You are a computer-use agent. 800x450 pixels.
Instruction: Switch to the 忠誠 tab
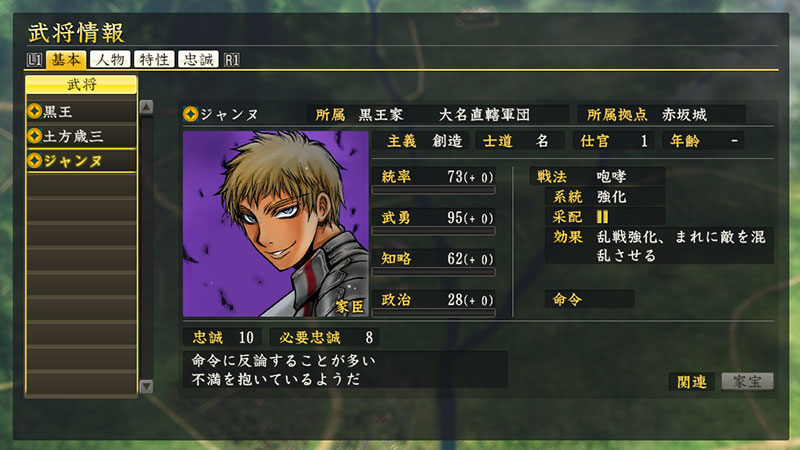pyautogui.click(x=199, y=60)
